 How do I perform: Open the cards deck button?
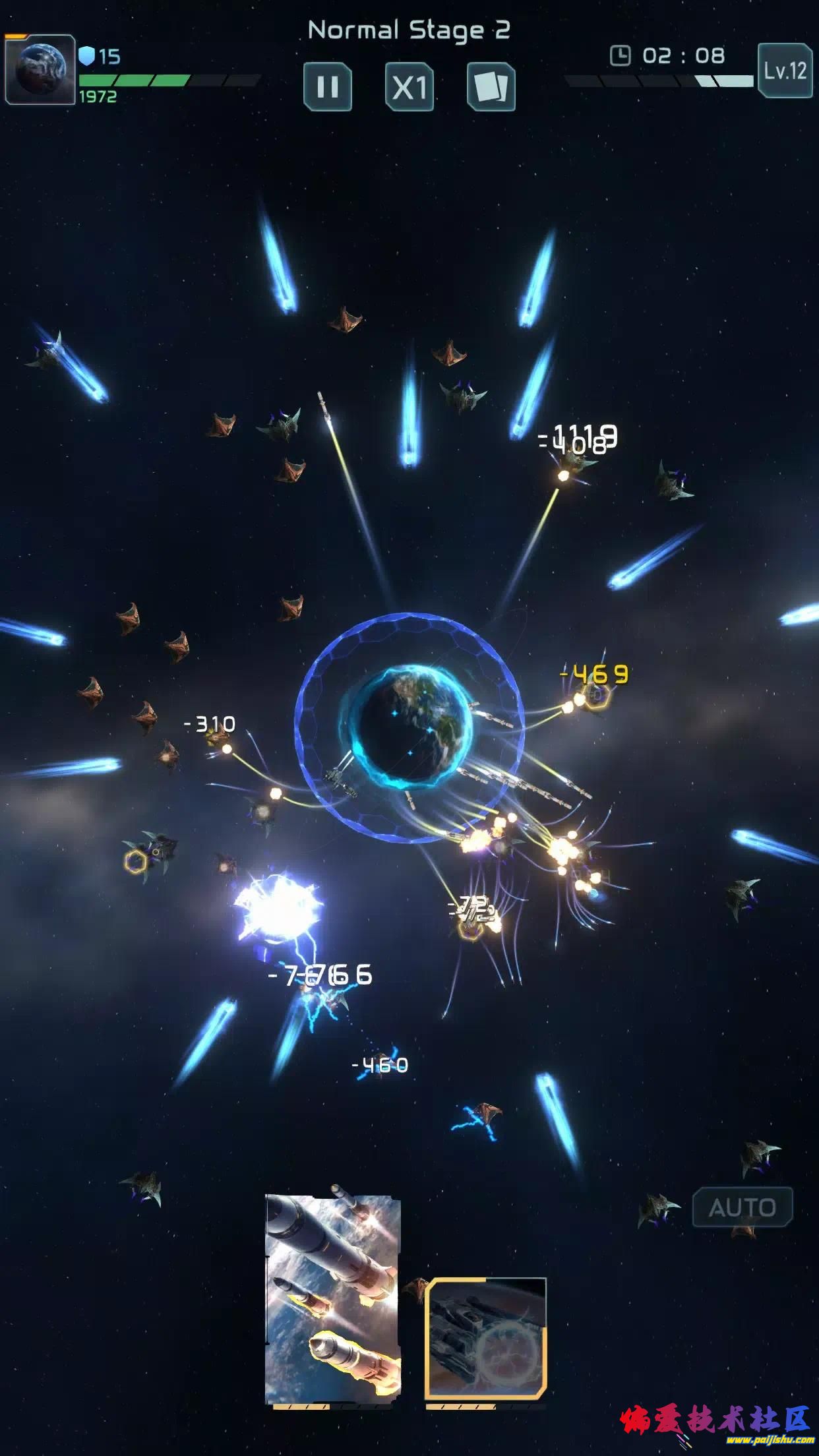[x=491, y=86]
